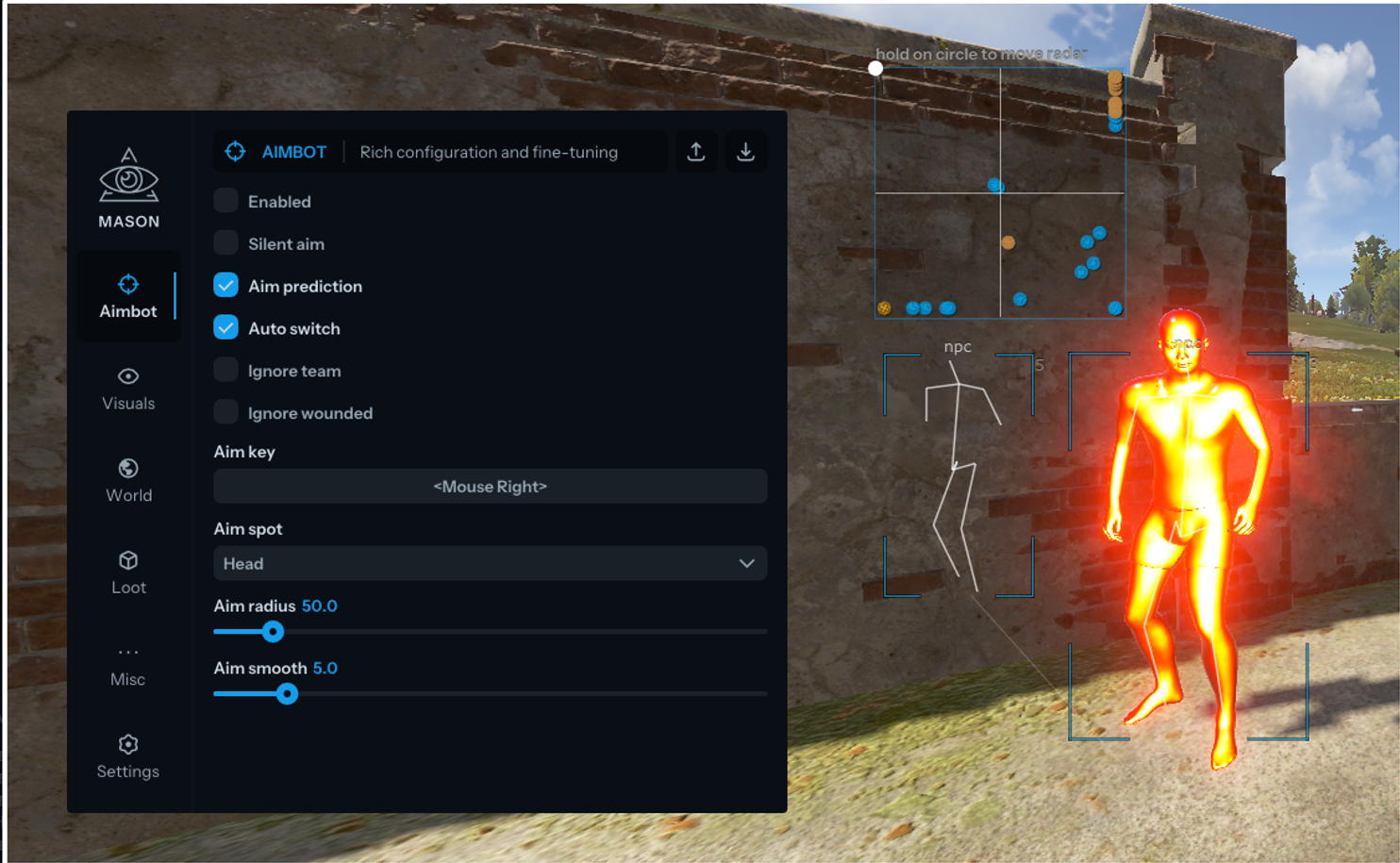Screen dimensions: 1400x863
Task: Open the Aim spot dropdown
Action: point(490,563)
